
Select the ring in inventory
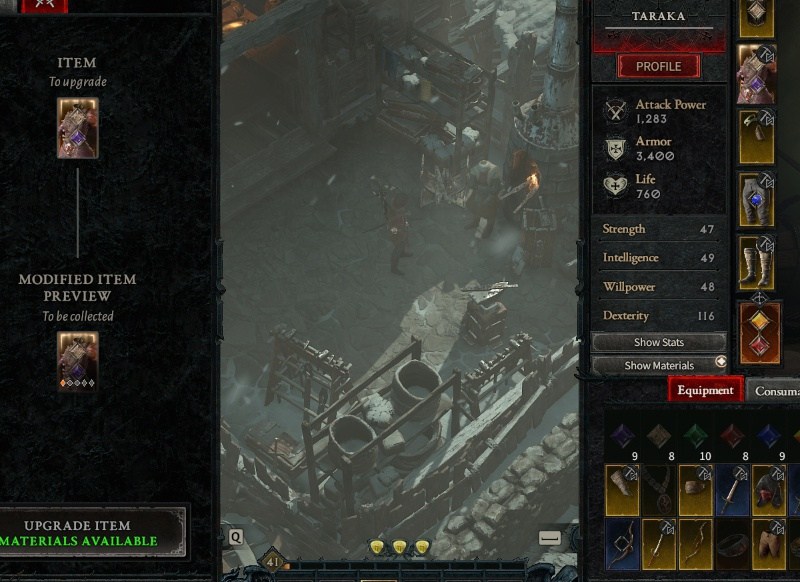pos(732,543)
